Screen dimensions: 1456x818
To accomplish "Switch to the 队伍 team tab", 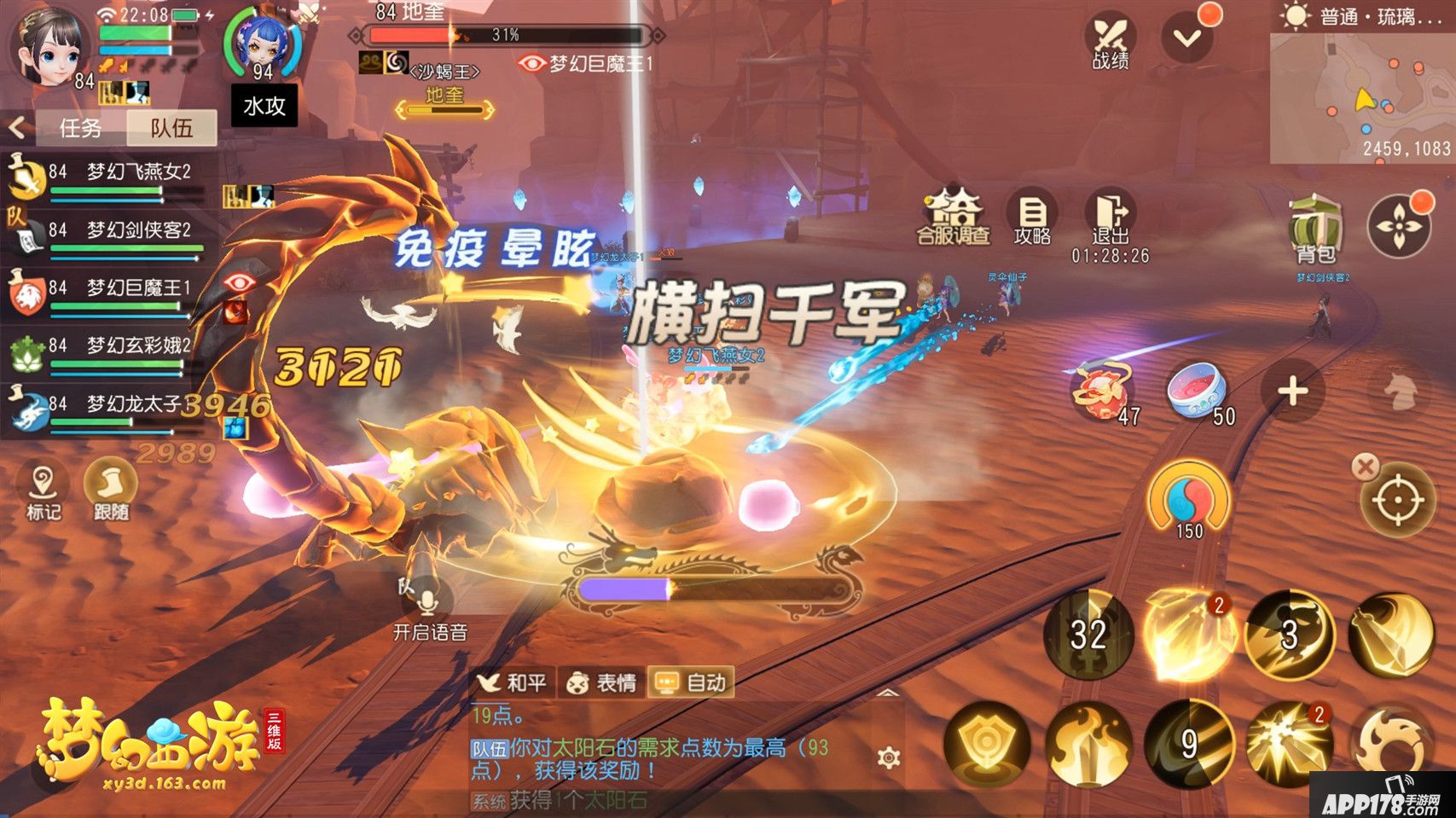I will click(x=171, y=128).
